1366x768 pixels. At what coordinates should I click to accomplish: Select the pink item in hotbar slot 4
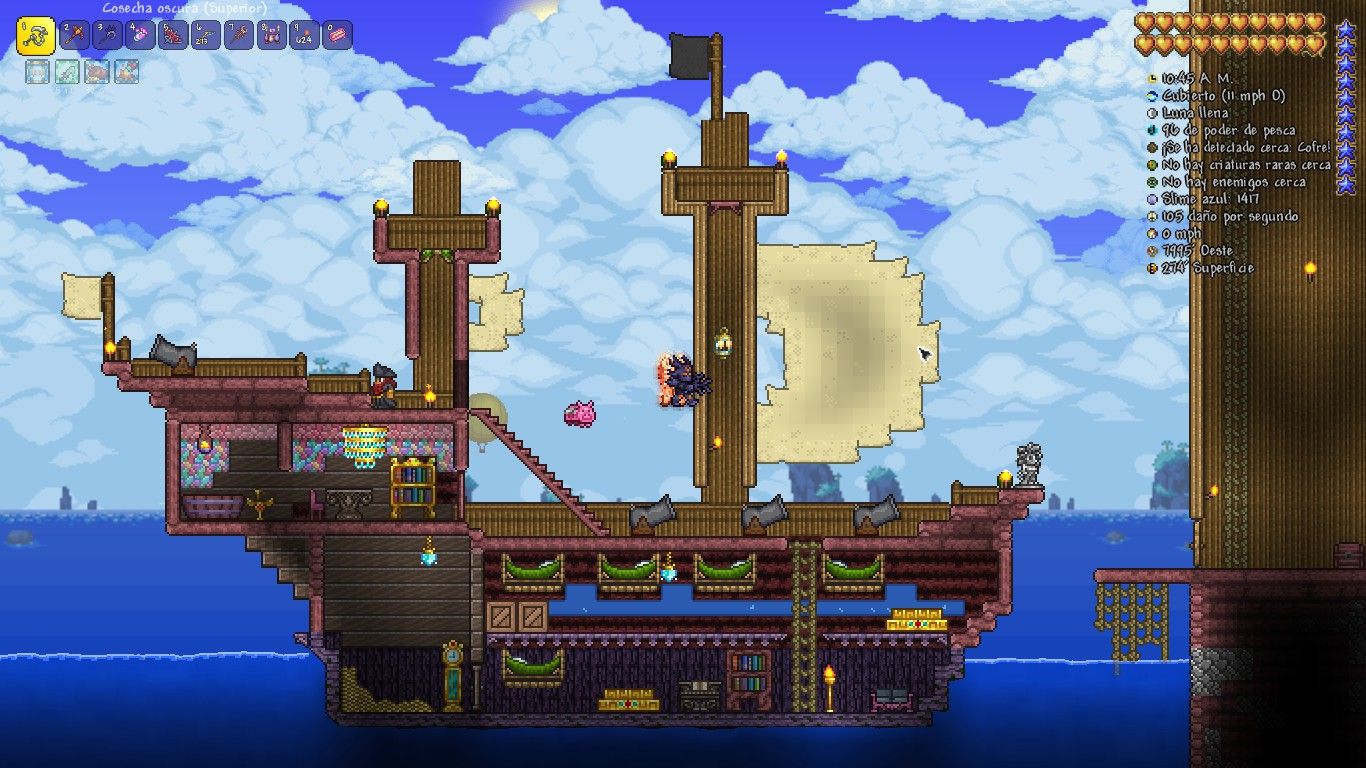[140, 36]
